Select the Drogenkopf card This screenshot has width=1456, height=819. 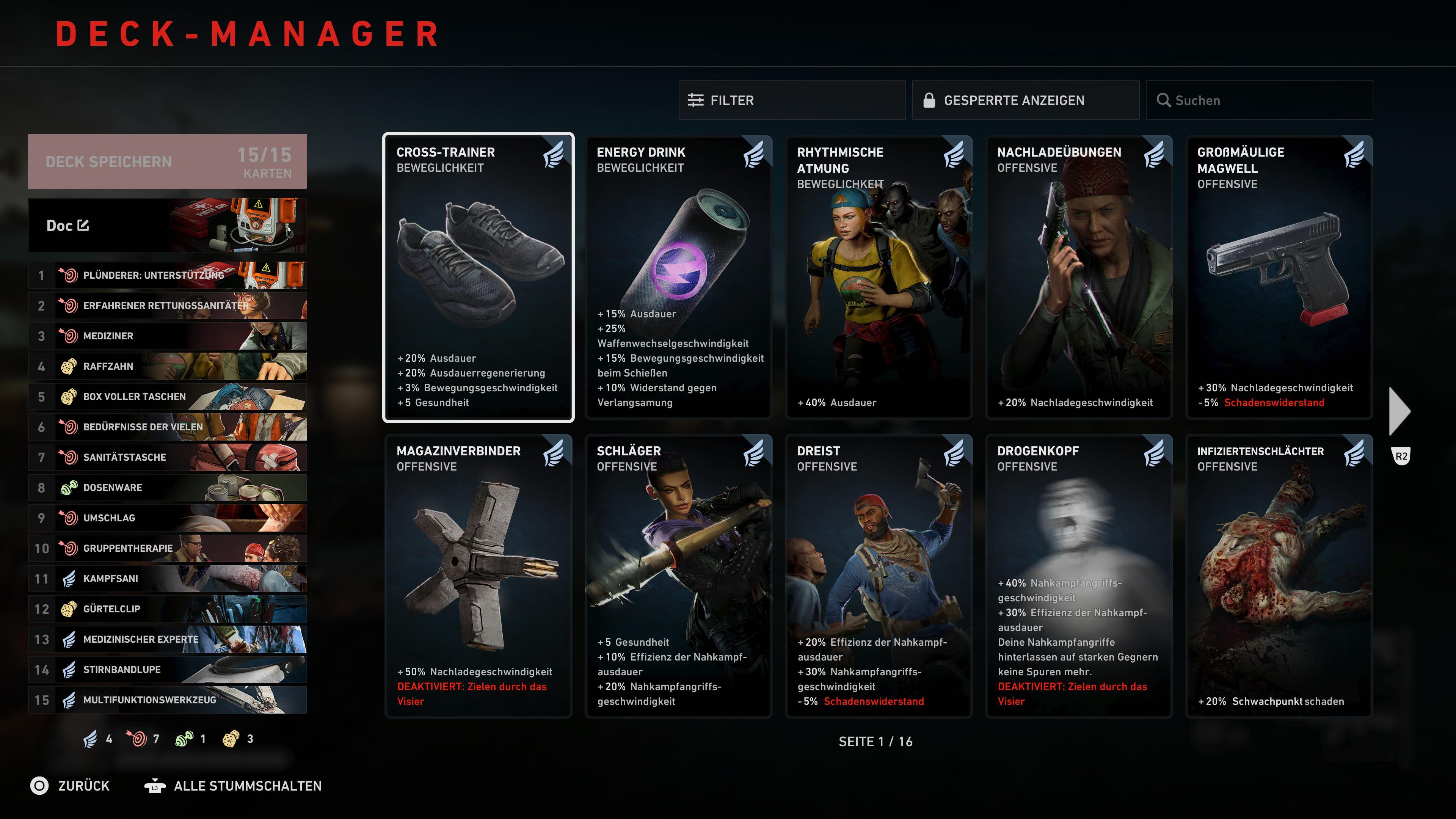point(1078,576)
